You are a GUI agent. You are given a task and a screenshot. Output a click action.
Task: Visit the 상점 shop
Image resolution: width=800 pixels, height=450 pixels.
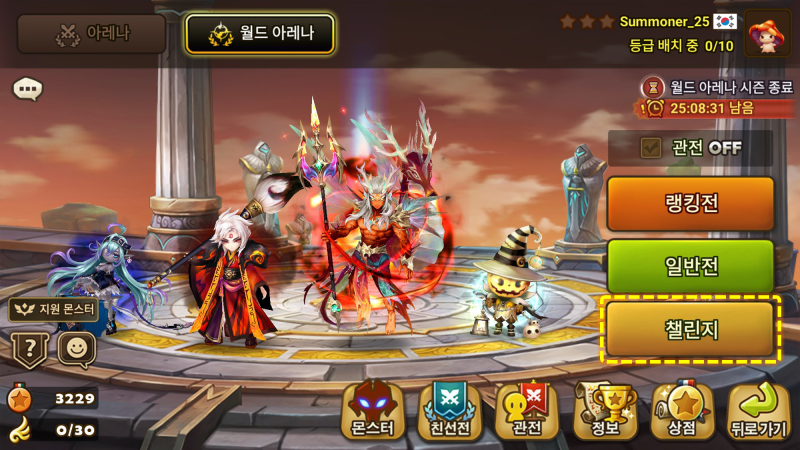pyautogui.click(x=682, y=410)
